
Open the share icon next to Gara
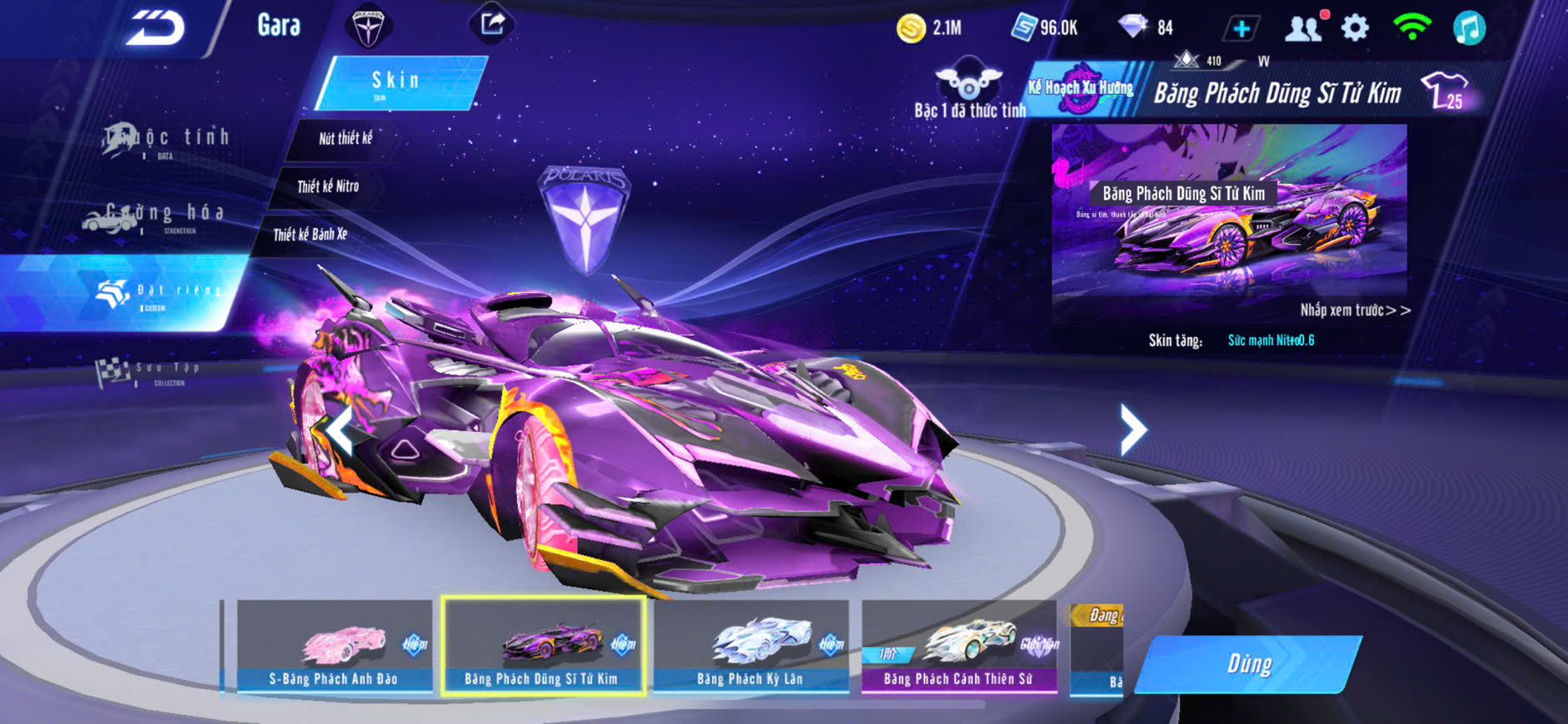[x=492, y=24]
